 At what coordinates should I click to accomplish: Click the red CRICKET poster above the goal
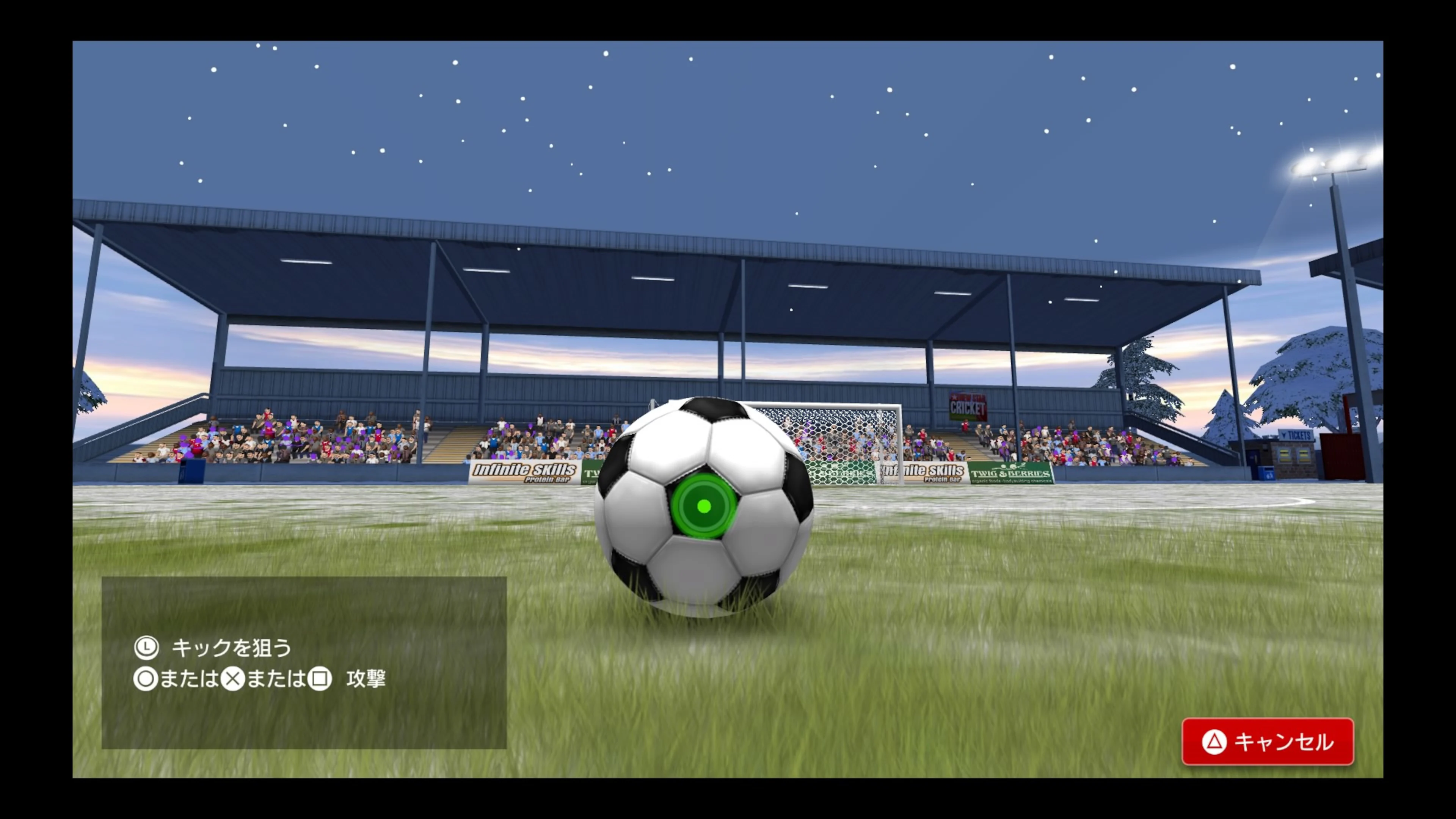click(x=968, y=407)
